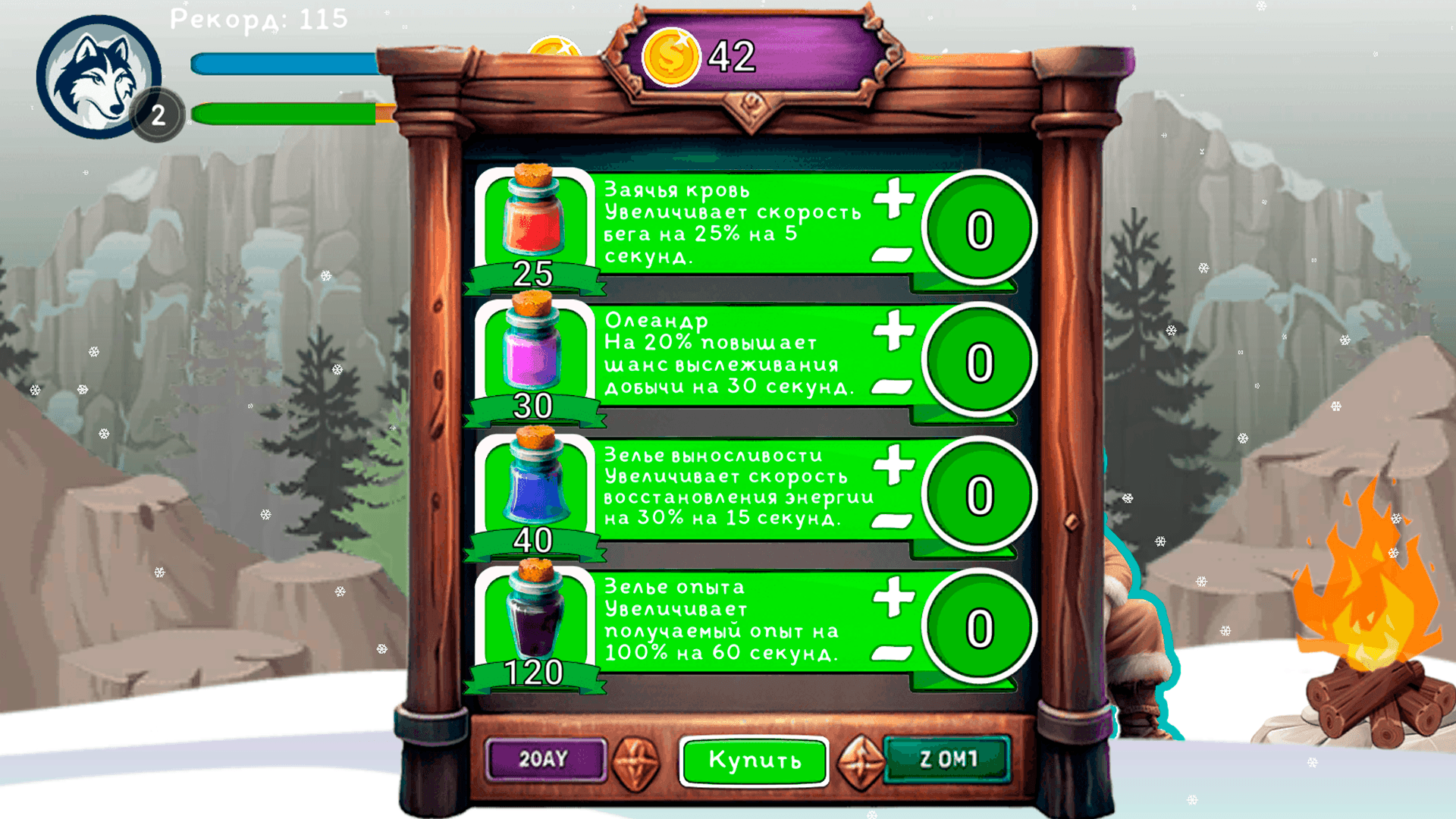Click the 120 price ribbon
The width and height of the screenshot is (1456, 819).
533,671
